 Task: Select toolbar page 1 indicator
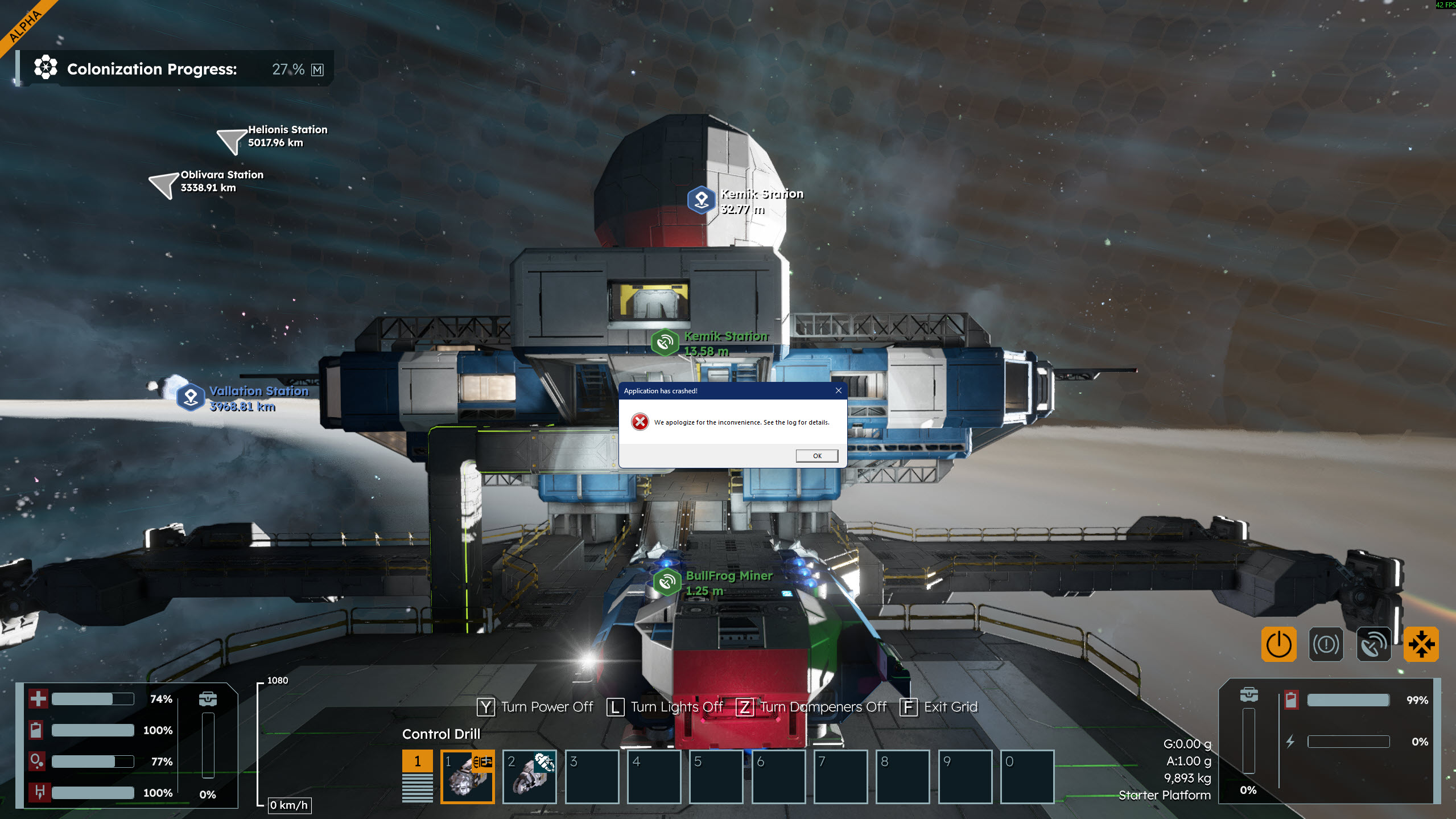(417, 762)
